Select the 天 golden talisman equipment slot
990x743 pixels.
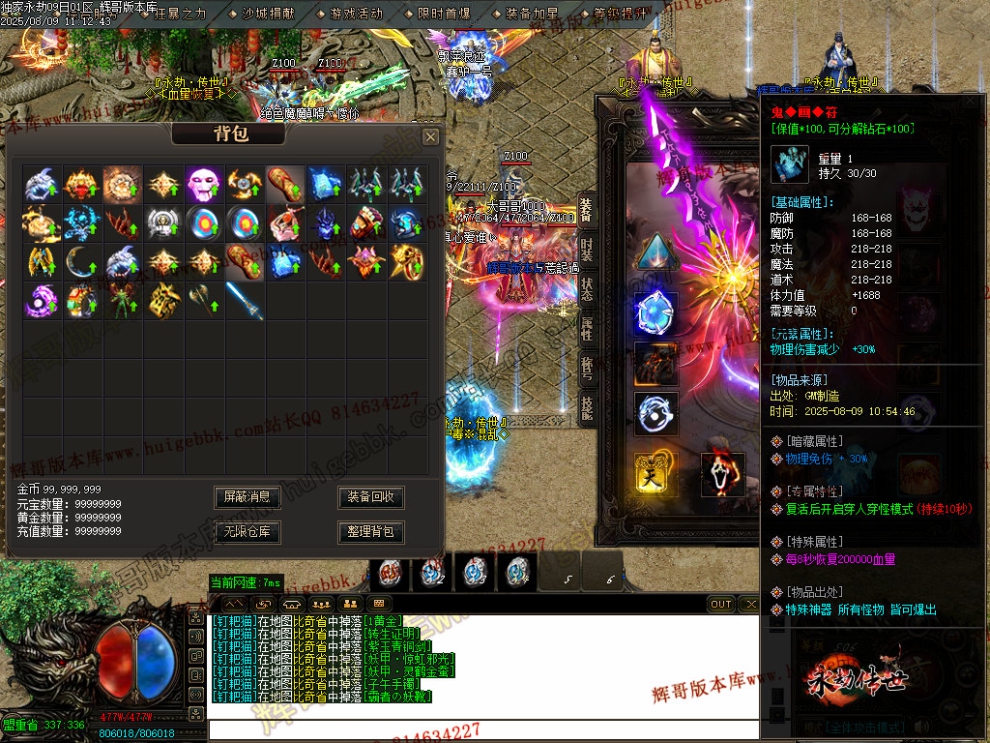click(x=656, y=472)
